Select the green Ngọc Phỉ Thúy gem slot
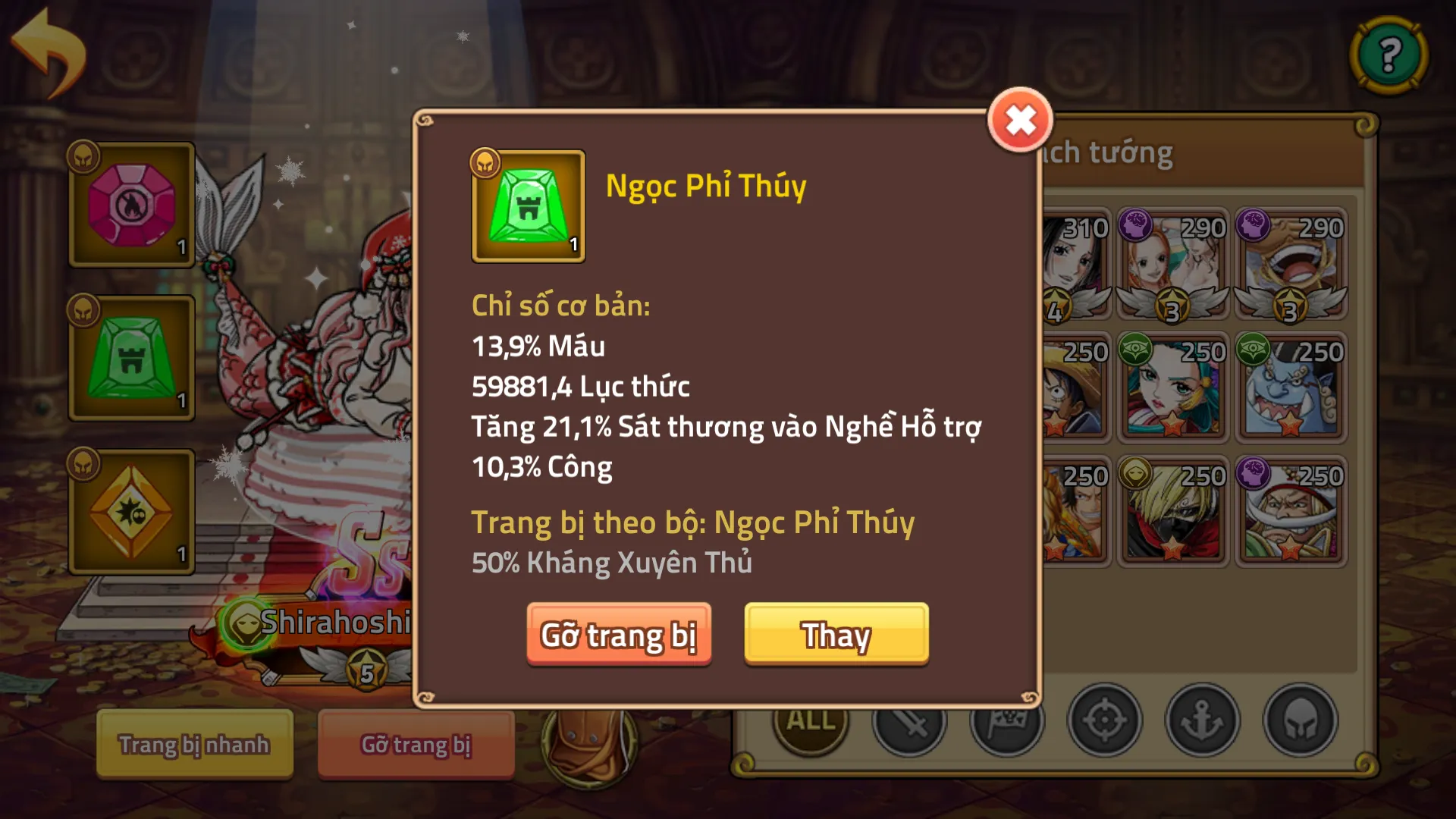 (130, 356)
